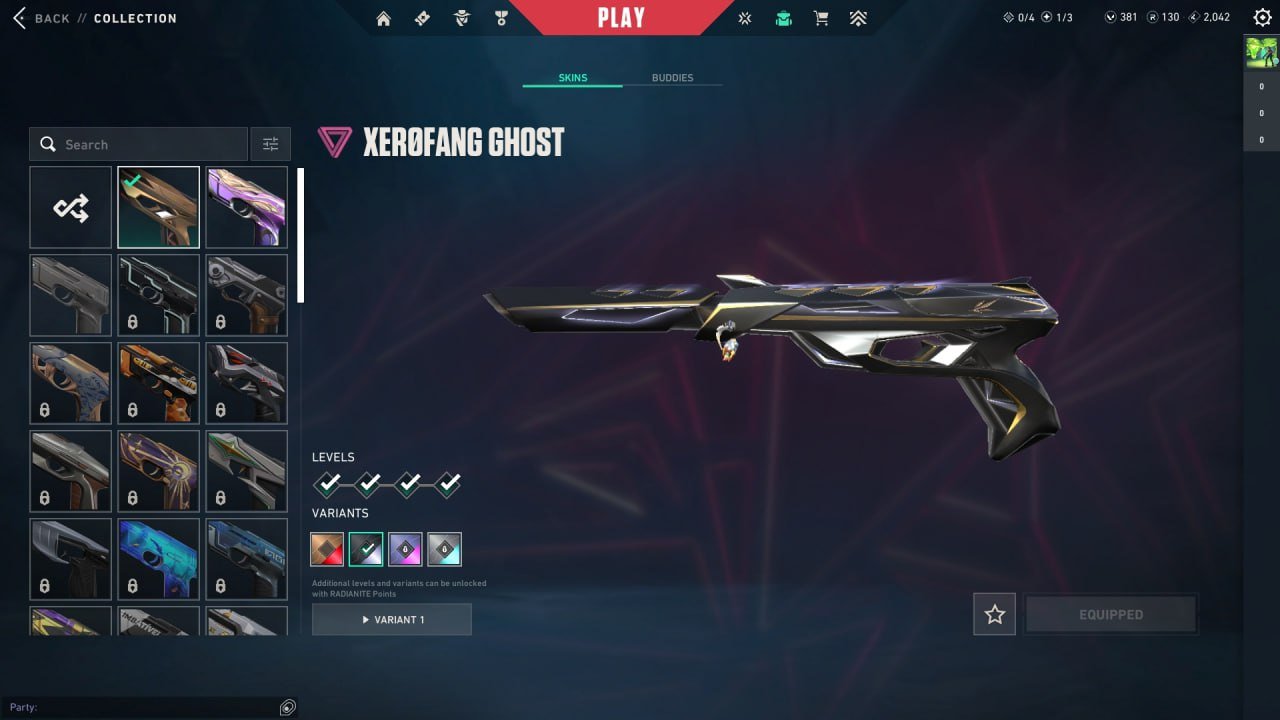Click the PLAY menu banner
The width and height of the screenshot is (1280, 720).
click(622, 17)
